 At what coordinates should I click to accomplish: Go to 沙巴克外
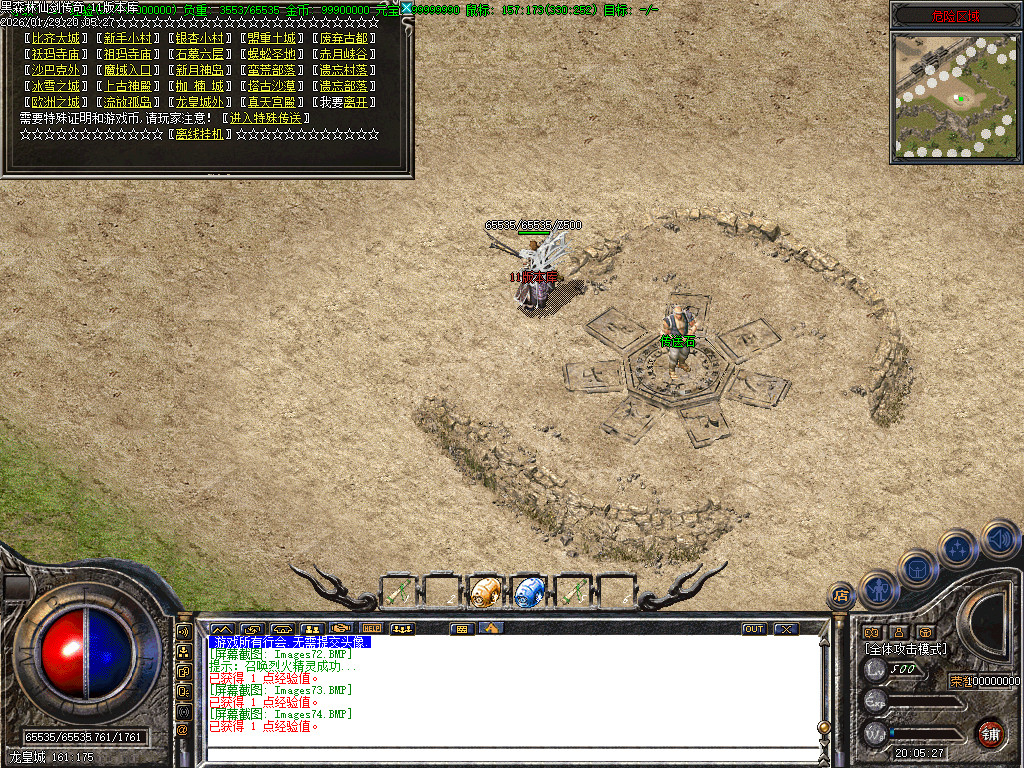coord(55,71)
